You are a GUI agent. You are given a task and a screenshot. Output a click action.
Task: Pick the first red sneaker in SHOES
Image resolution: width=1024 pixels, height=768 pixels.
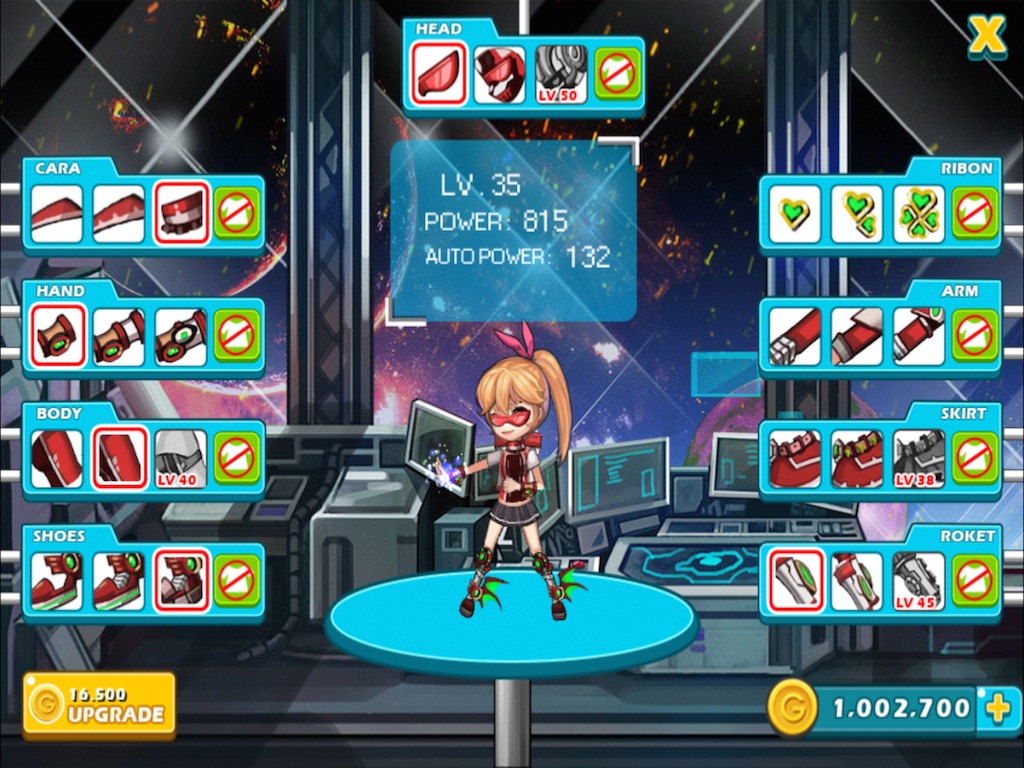57,581
